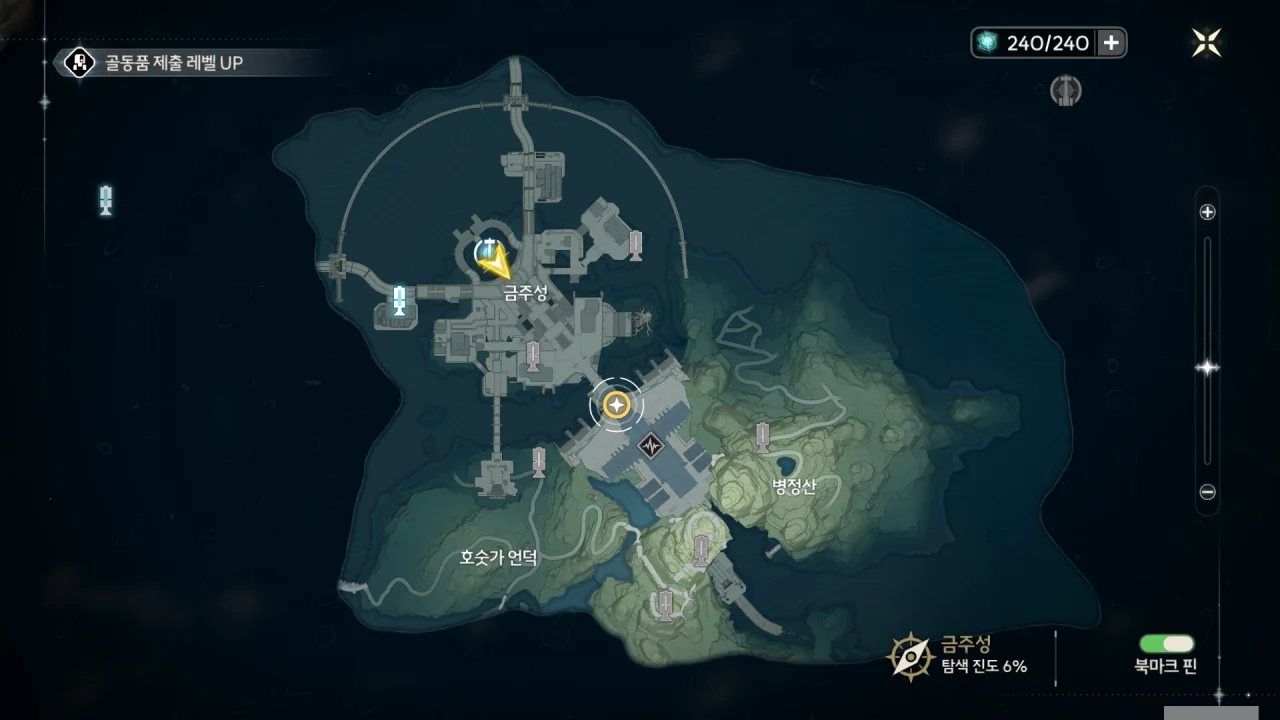This screenshot has height=720, width=1280.
Task: Toggle the 북마크 핀 switch
Action: [1166, 644]
